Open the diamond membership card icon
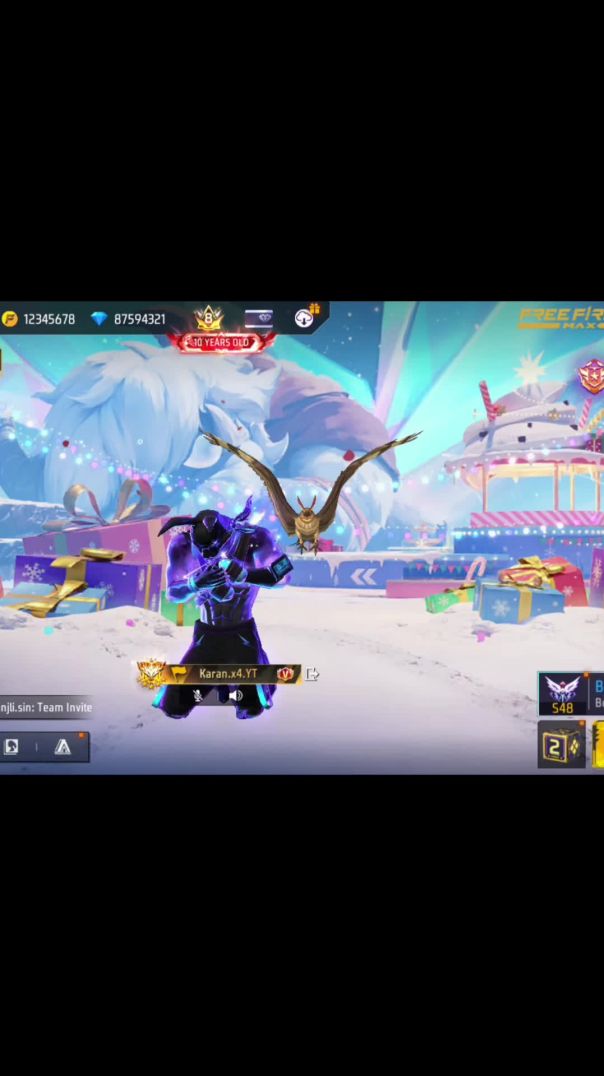This screenshot has width=604, height=1076. point(259,318)
